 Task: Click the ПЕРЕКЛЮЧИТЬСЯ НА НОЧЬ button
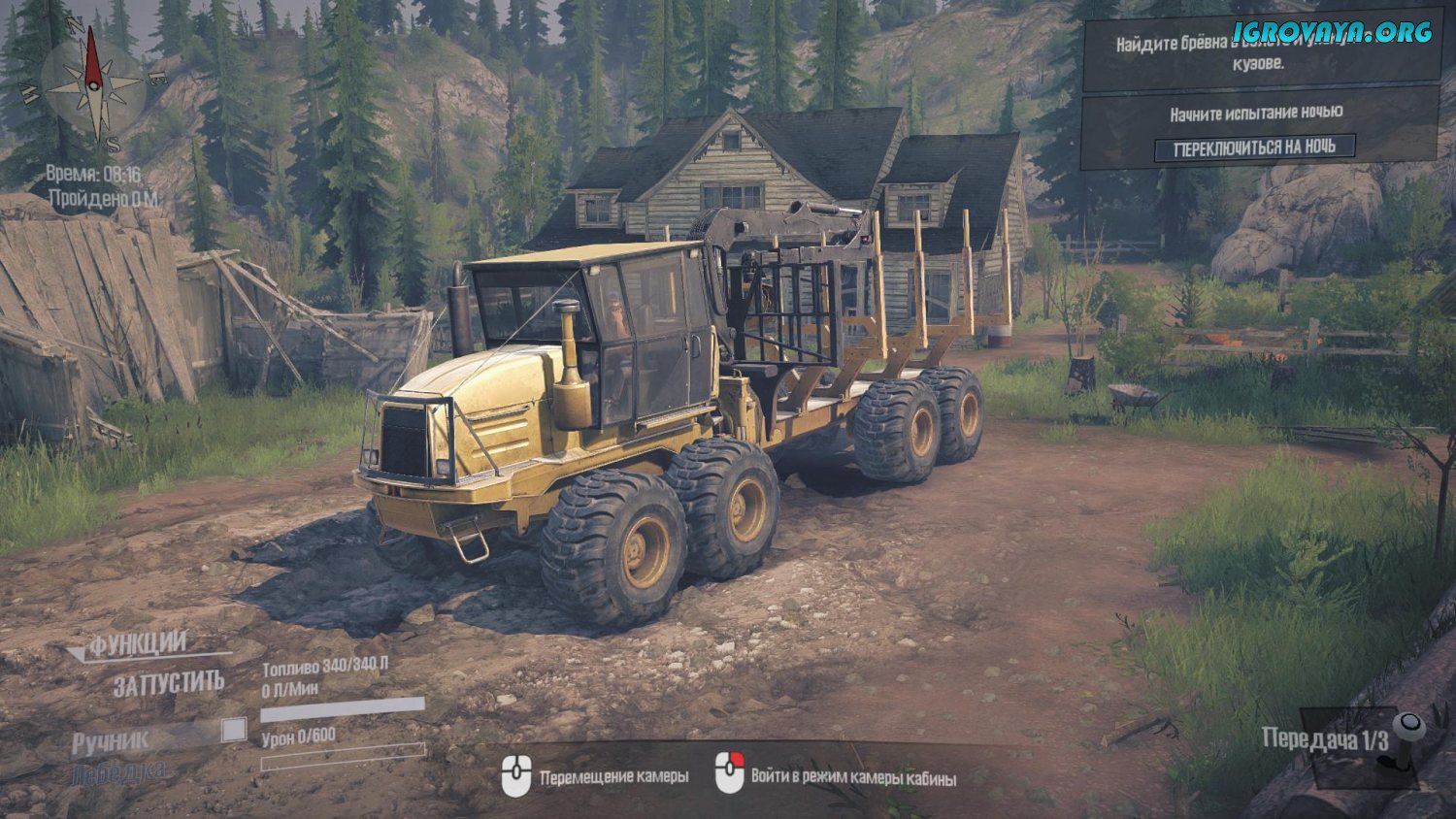1254,148
